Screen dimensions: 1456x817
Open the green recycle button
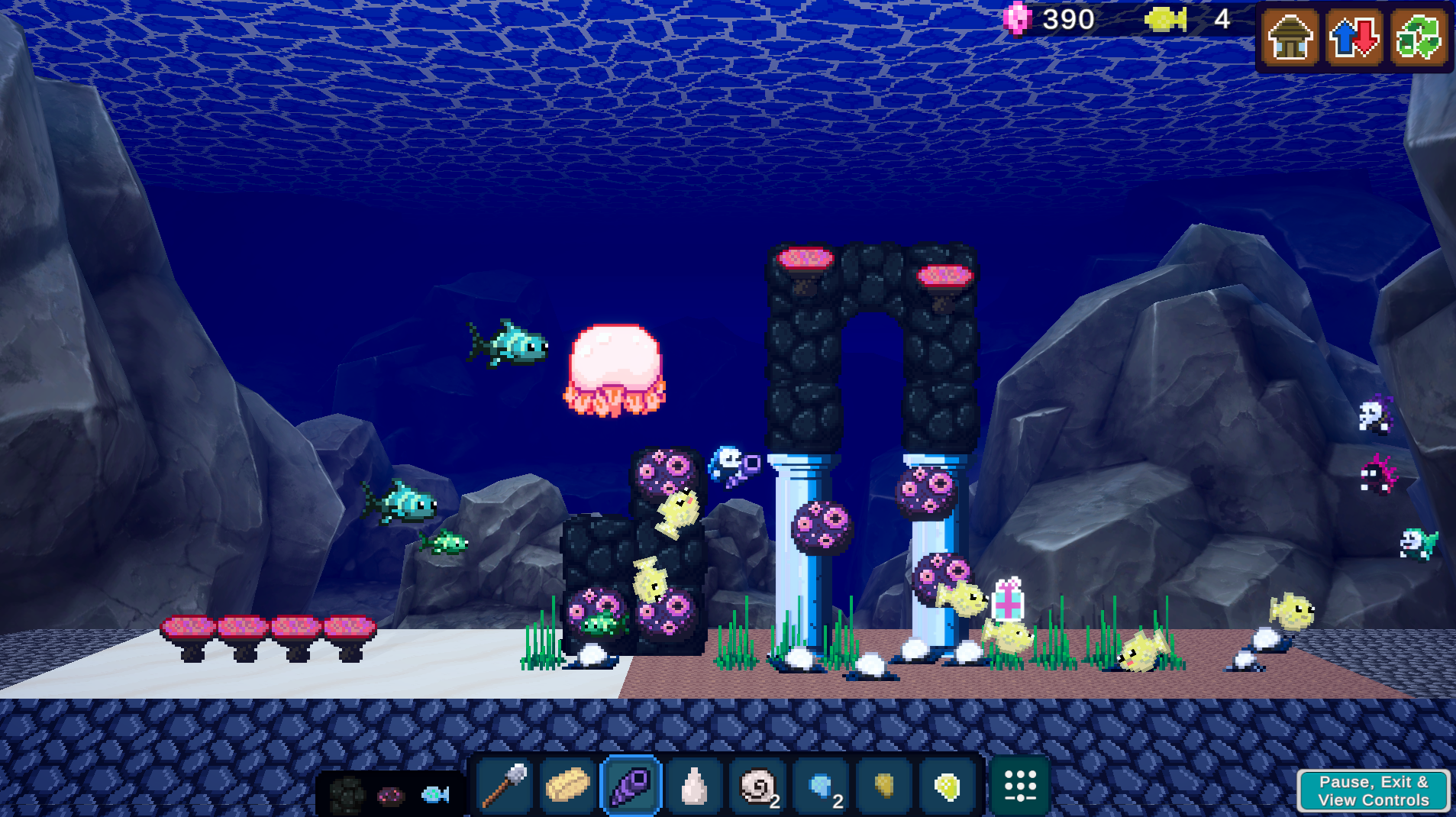click(1418, 37)
